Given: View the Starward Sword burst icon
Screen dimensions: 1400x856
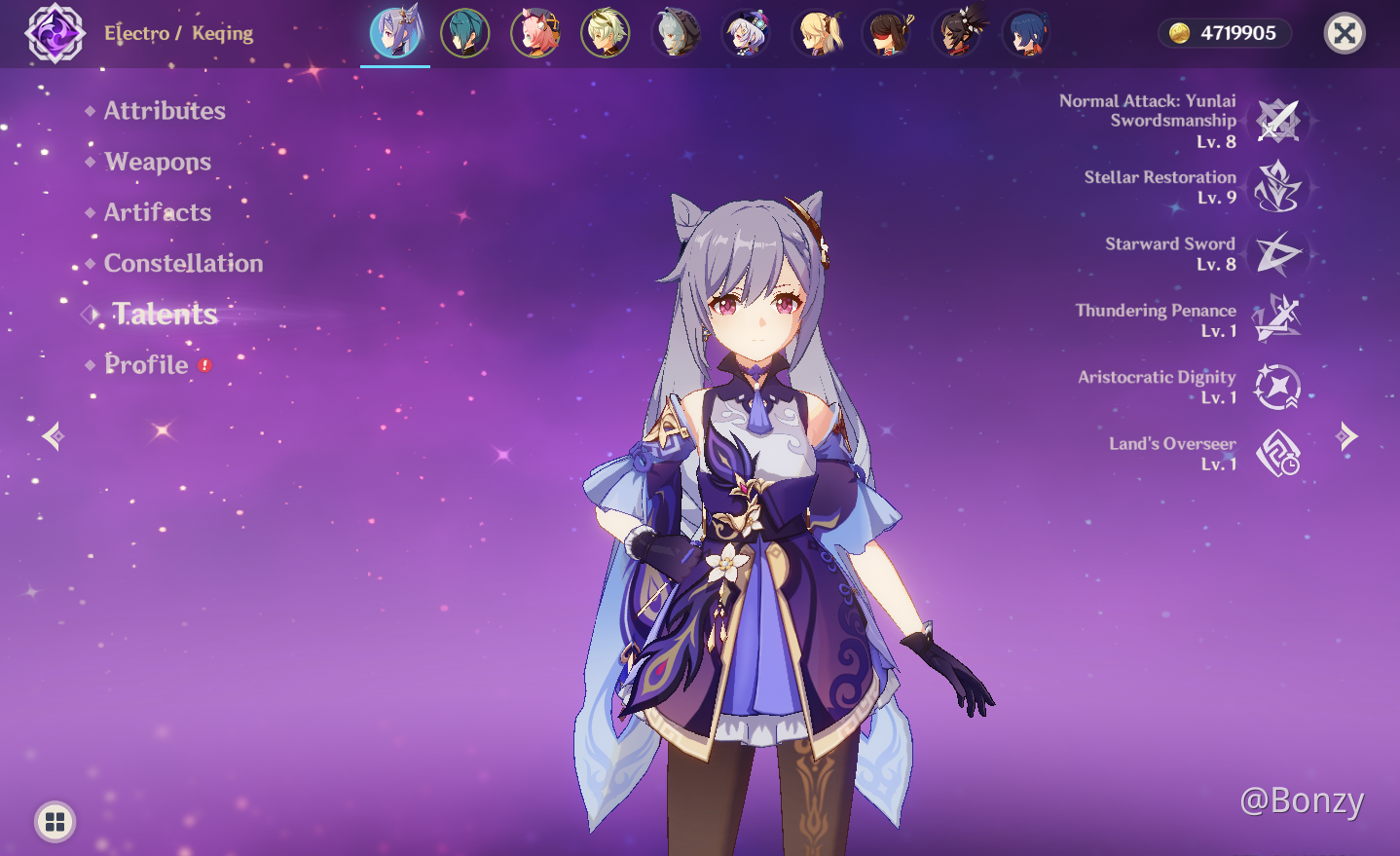Looking at the screenshot, I should click(1280, 255).
